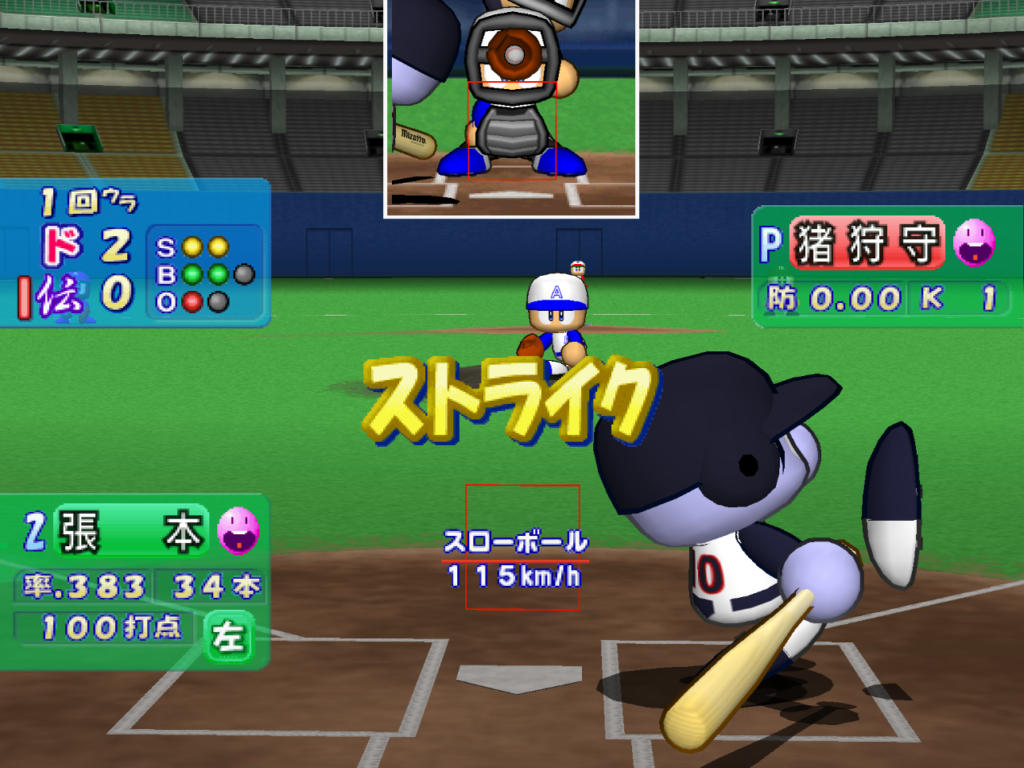Click the catcher view inset window

point(511,106)
